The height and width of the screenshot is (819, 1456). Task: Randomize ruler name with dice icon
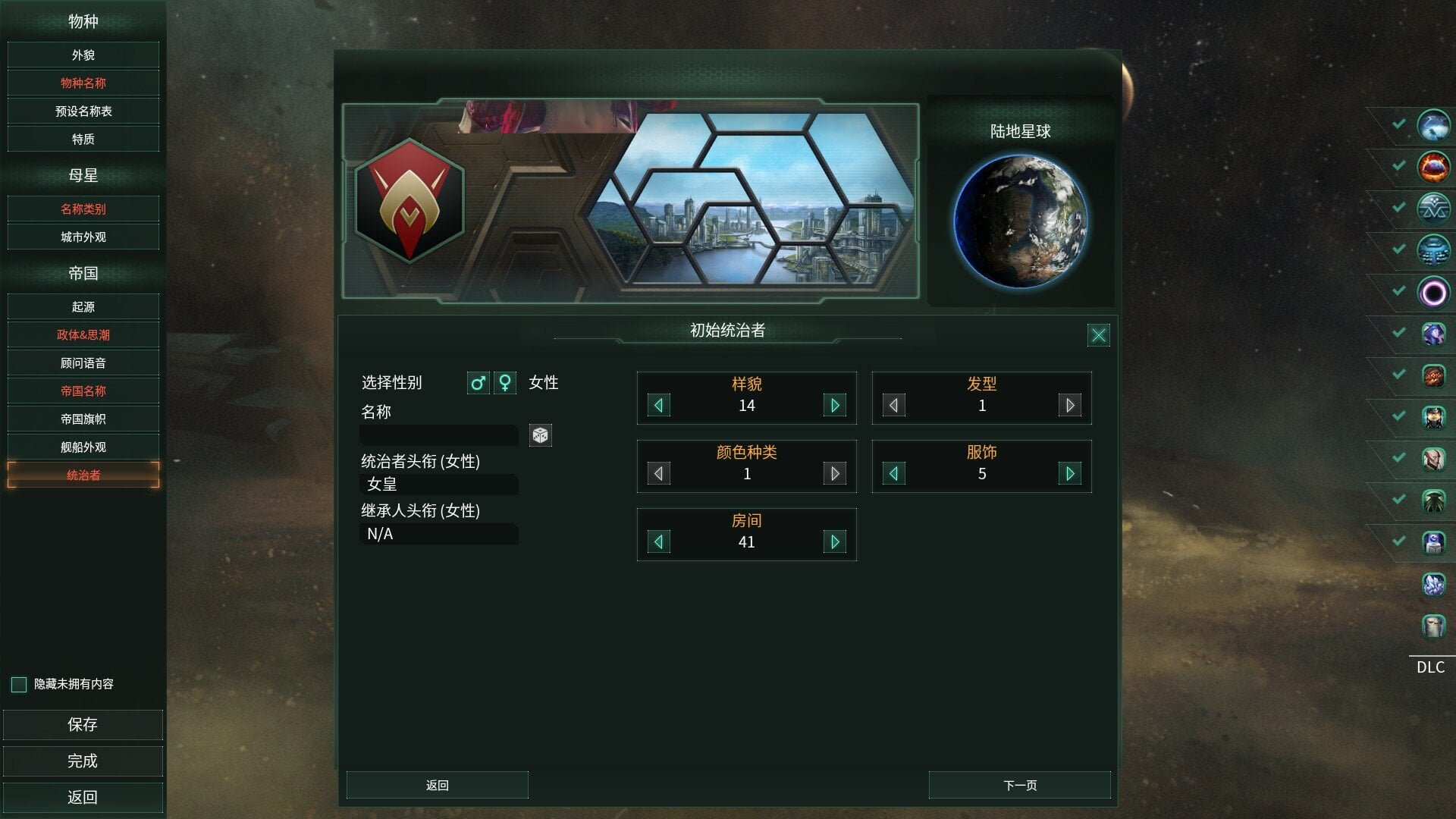click(x=540, y=436)
